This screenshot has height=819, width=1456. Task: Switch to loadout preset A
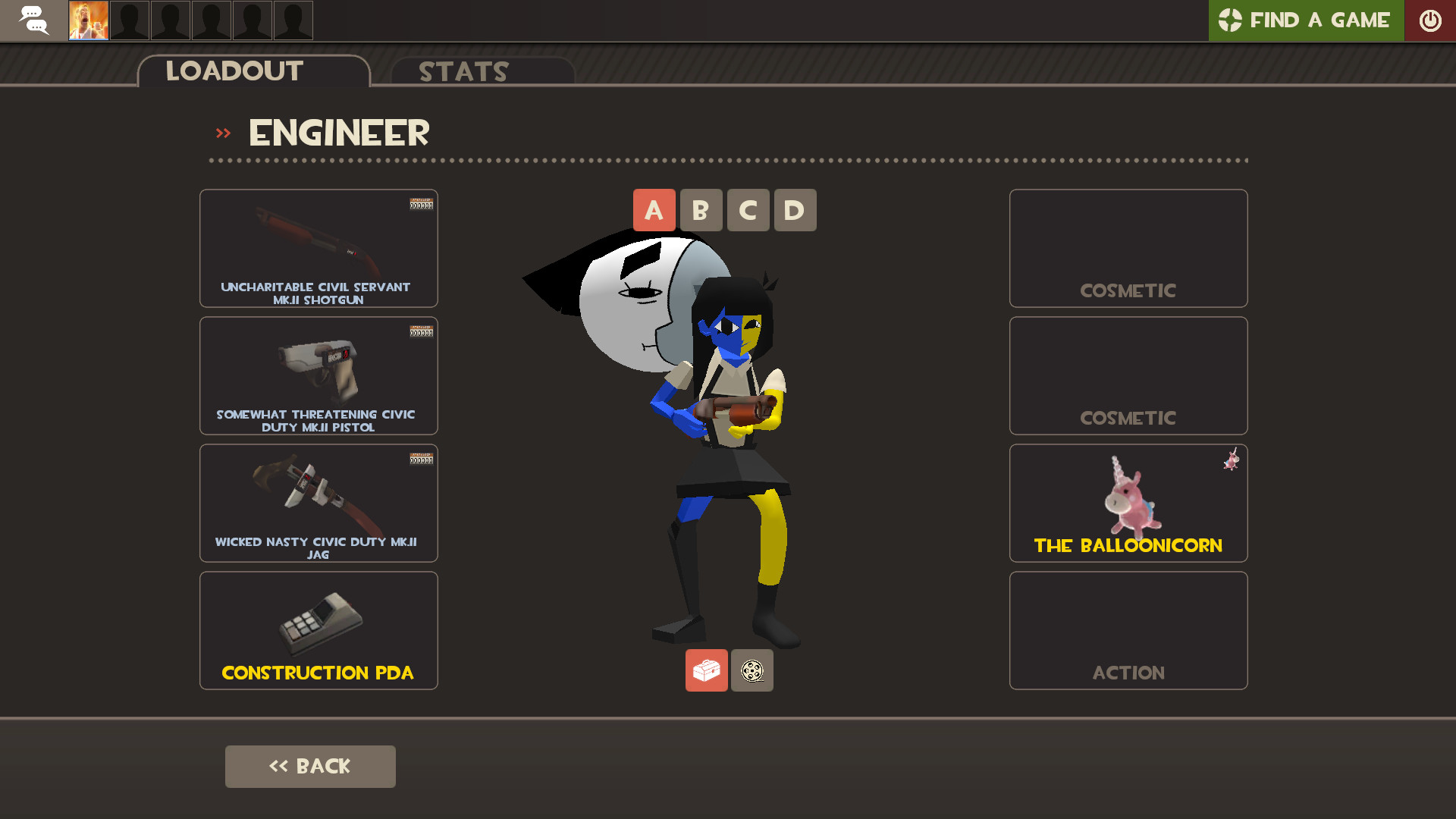pos(654,210)
